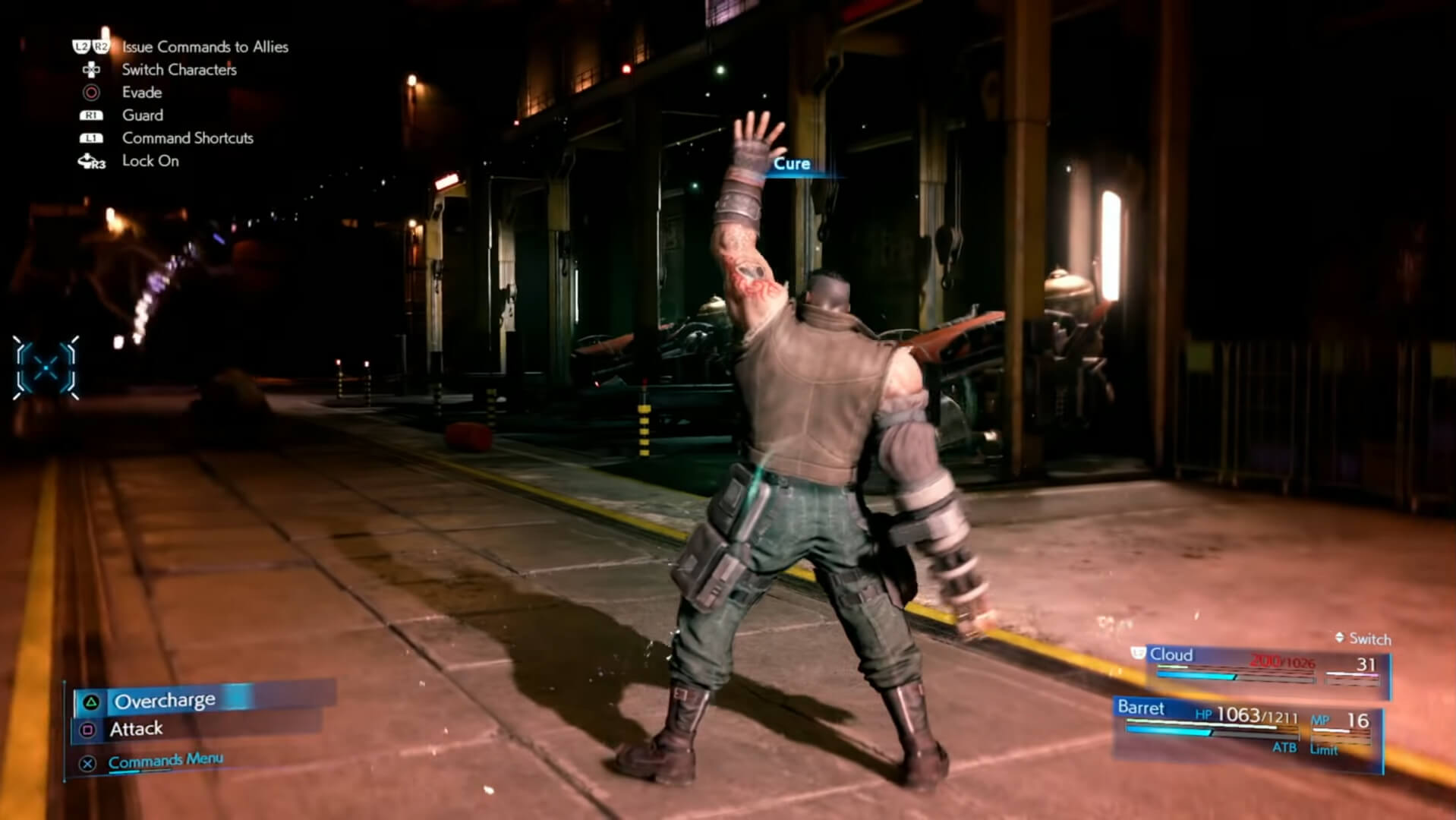Select the L2/R2 Issue Commands icon

pos(91,46)
